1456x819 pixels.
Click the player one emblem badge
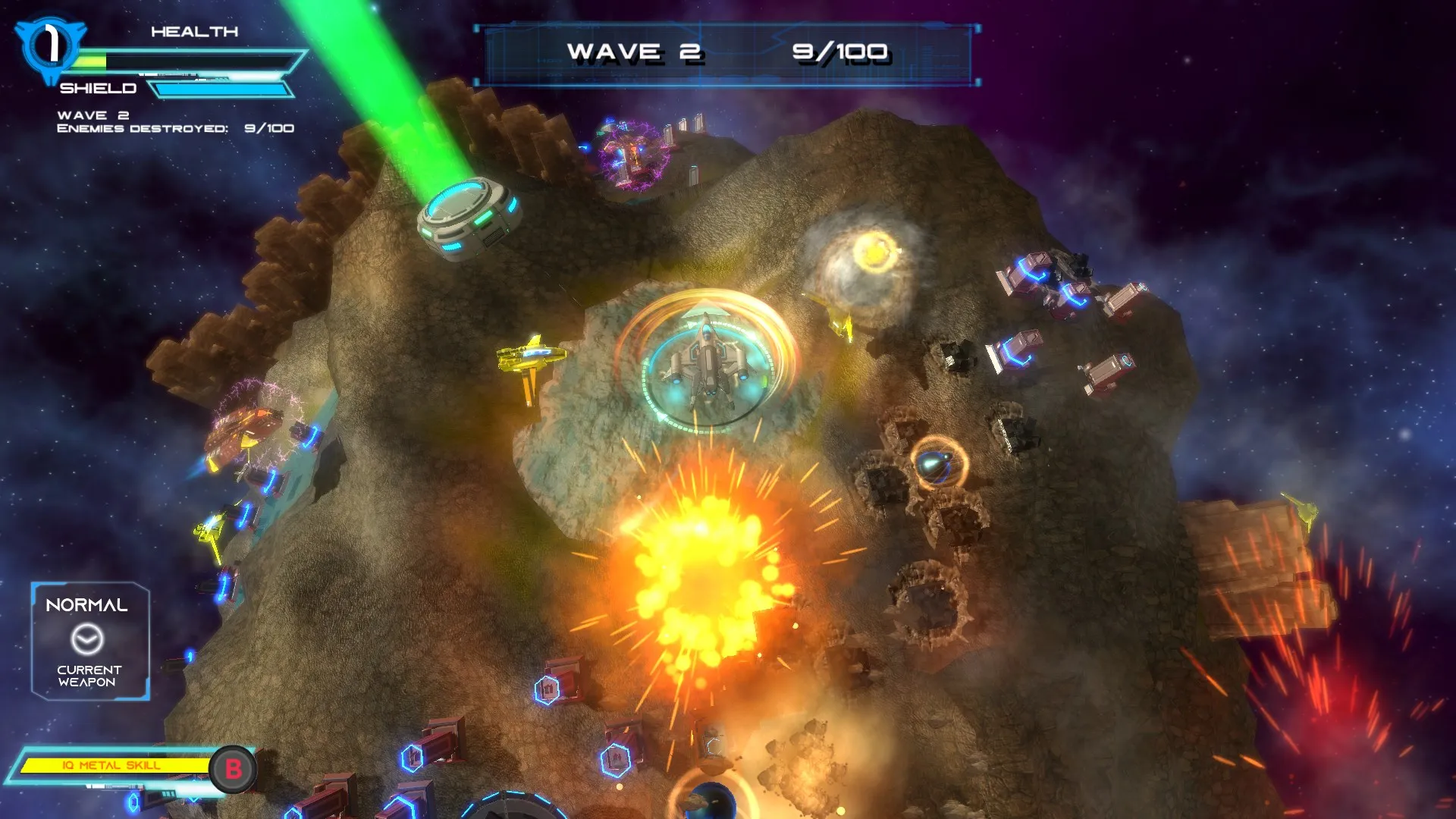tap(50, 47)
